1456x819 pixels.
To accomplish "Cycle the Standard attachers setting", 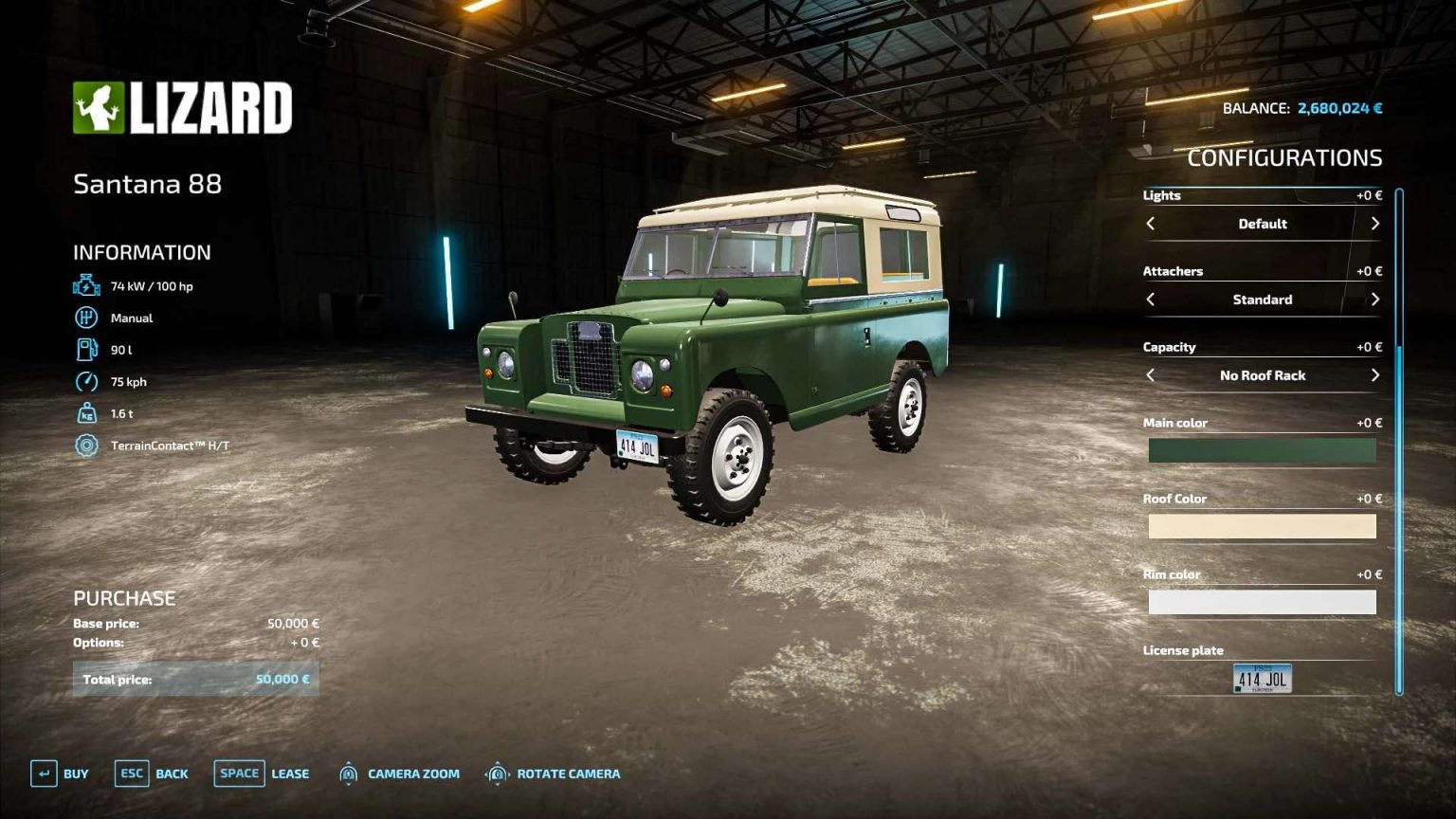I will click(x=1375, y=300).
